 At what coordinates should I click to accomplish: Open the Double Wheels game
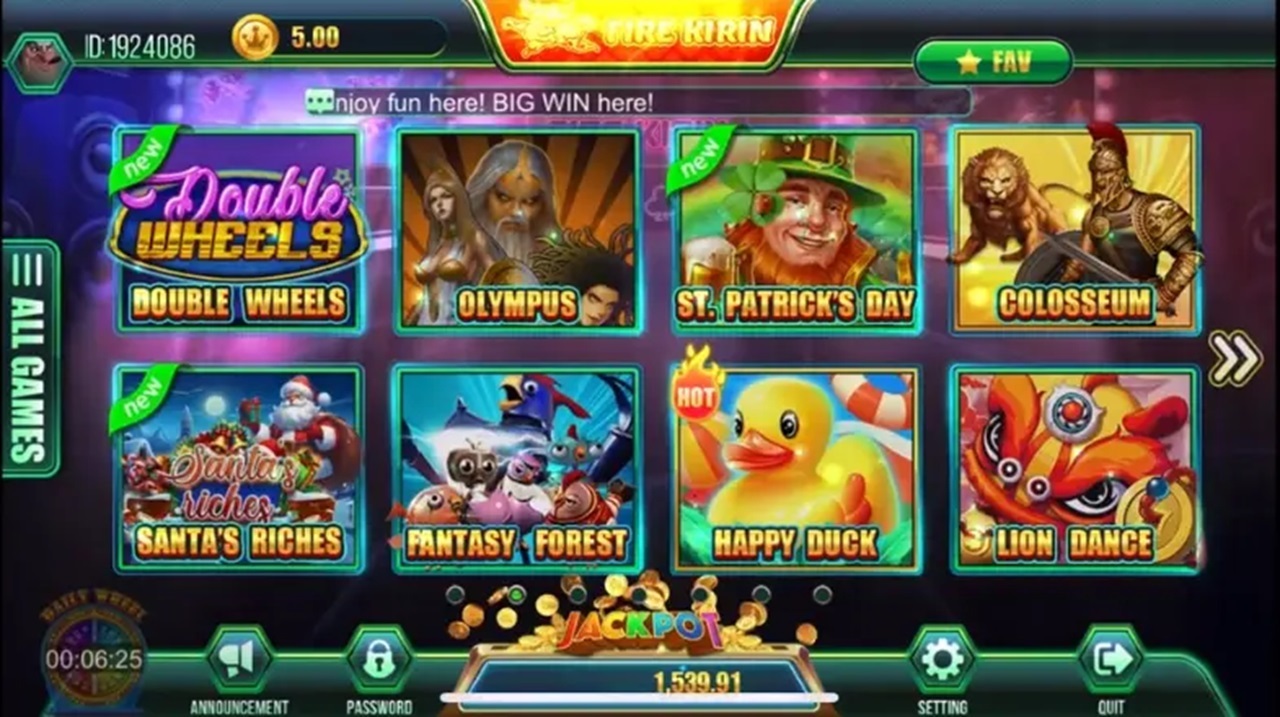pos(238,230)
